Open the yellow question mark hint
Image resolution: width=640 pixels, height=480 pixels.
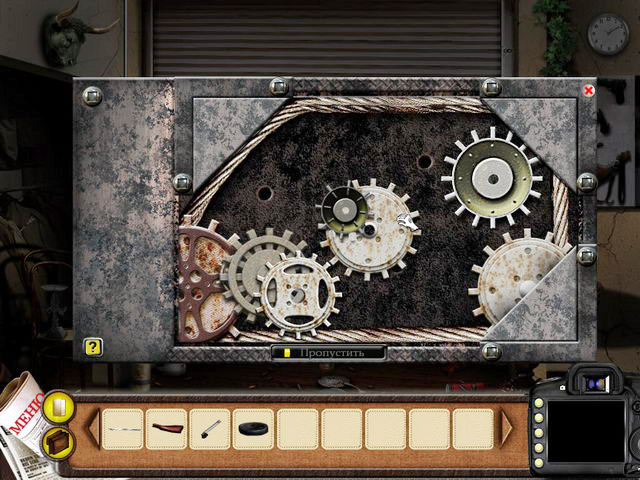[93, 347]
